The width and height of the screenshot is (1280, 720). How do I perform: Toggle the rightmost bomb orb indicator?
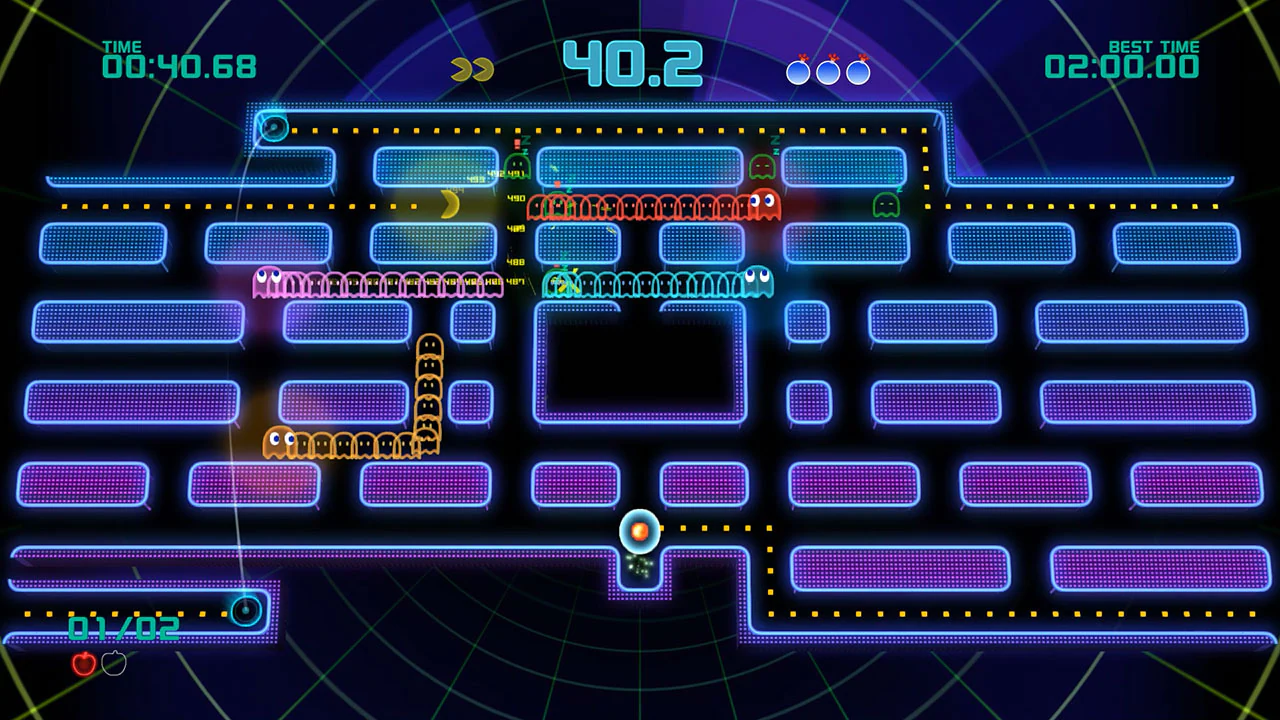pyautogui.click(x=858, y=70)
